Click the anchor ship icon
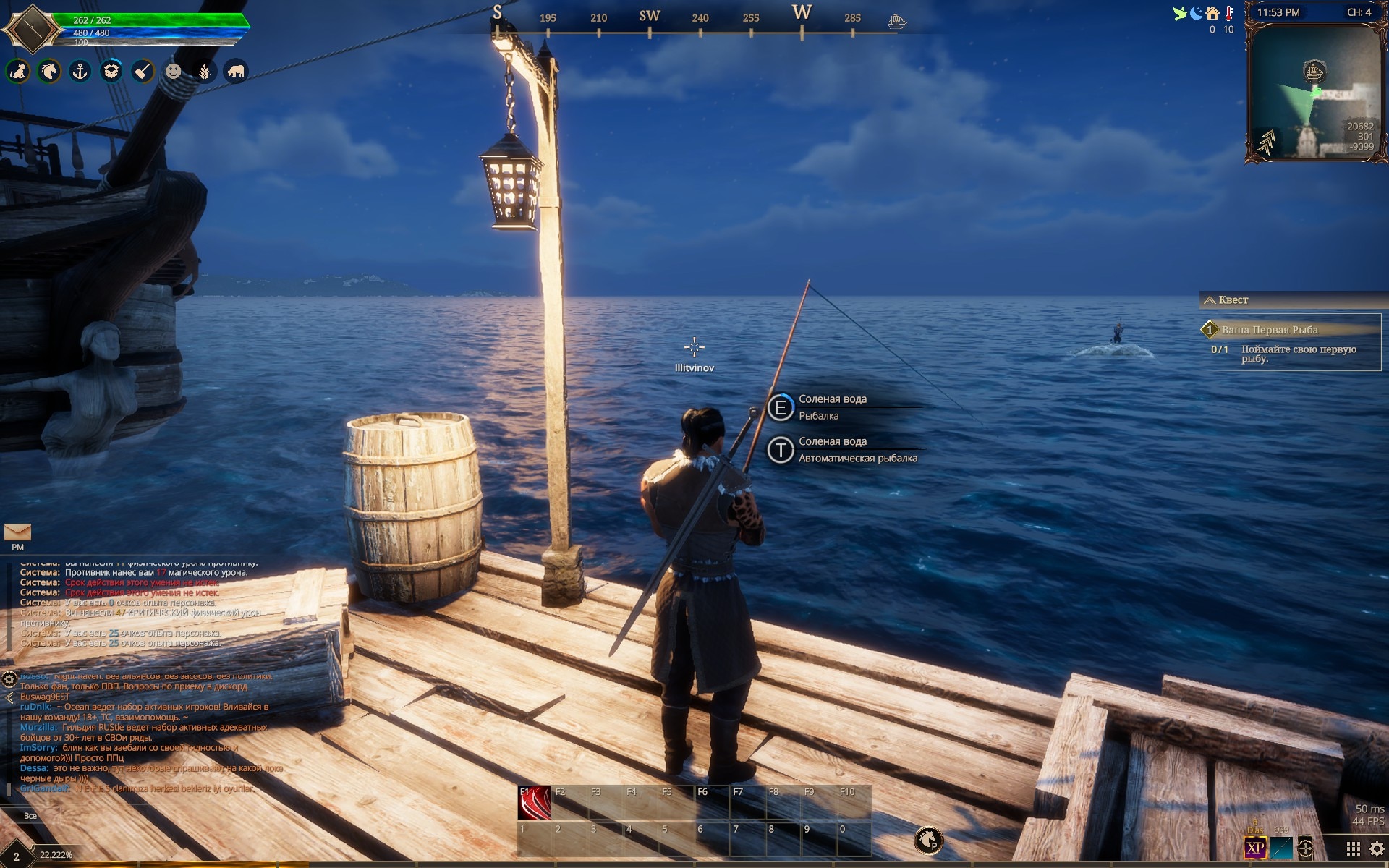Viewport: 1389px width, 868px height. click(x=80, y=71)
